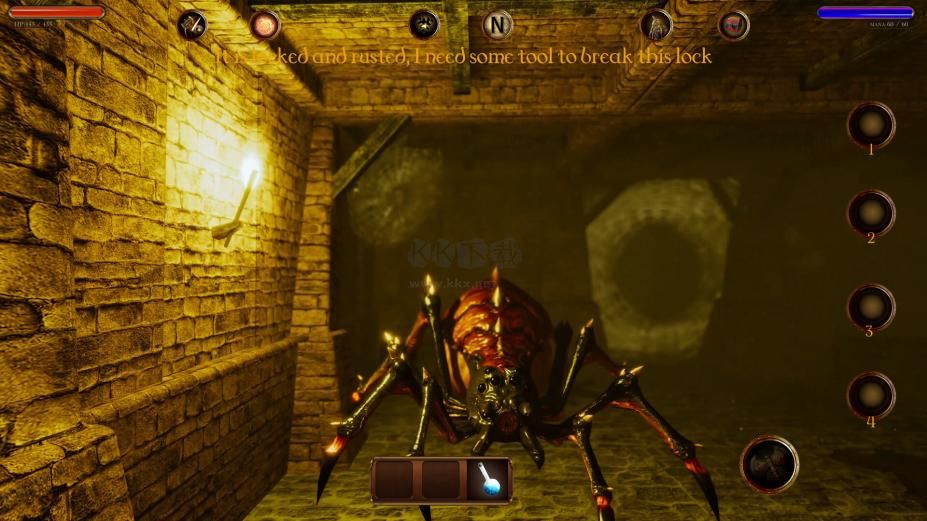Click the round red orb icon
927x521 pixels.
tap(264, 24)
